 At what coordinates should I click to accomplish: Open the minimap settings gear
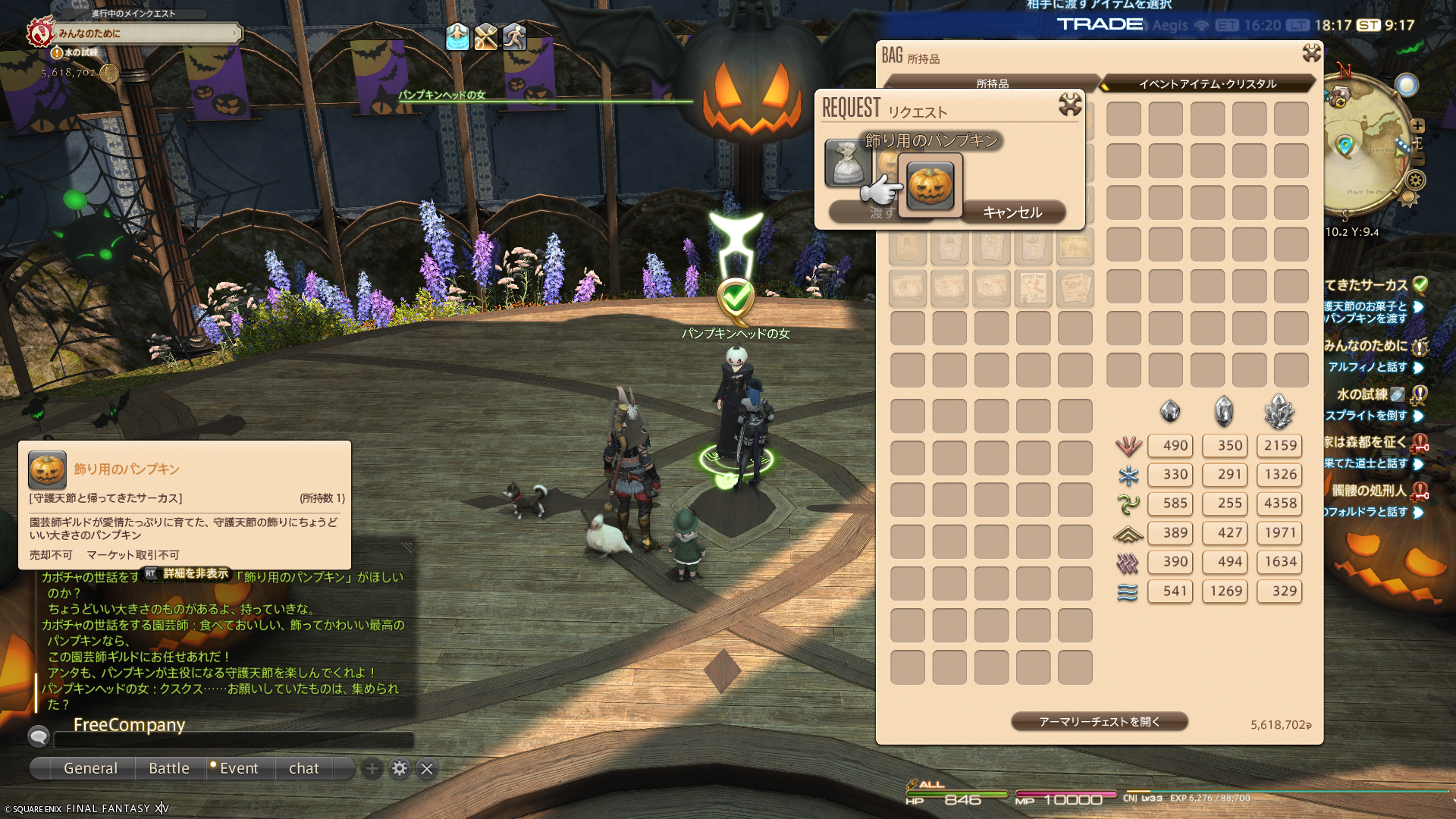click(1416, 180)
